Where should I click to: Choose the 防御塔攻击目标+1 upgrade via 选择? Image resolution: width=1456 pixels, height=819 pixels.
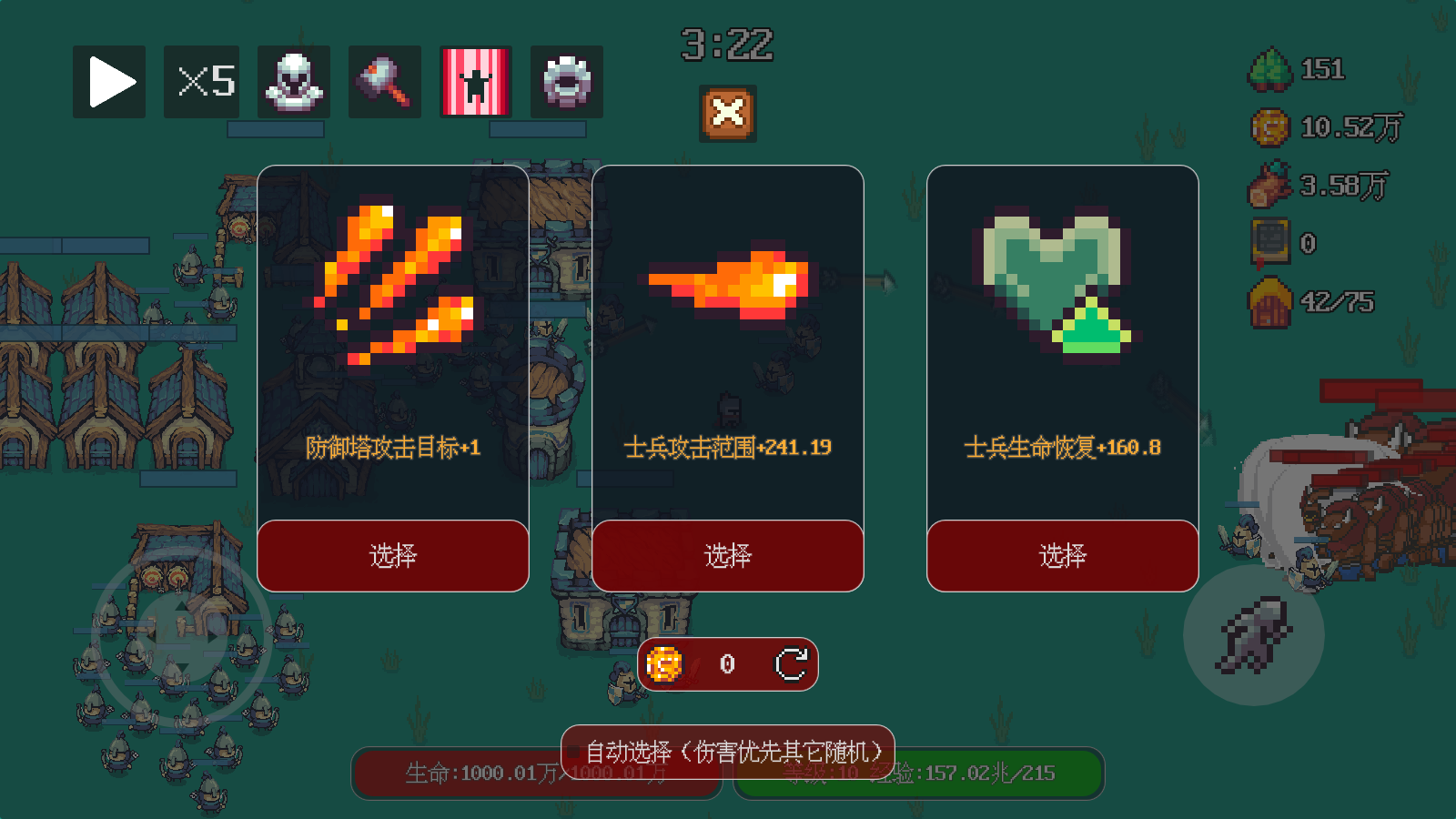pos(392,555)
